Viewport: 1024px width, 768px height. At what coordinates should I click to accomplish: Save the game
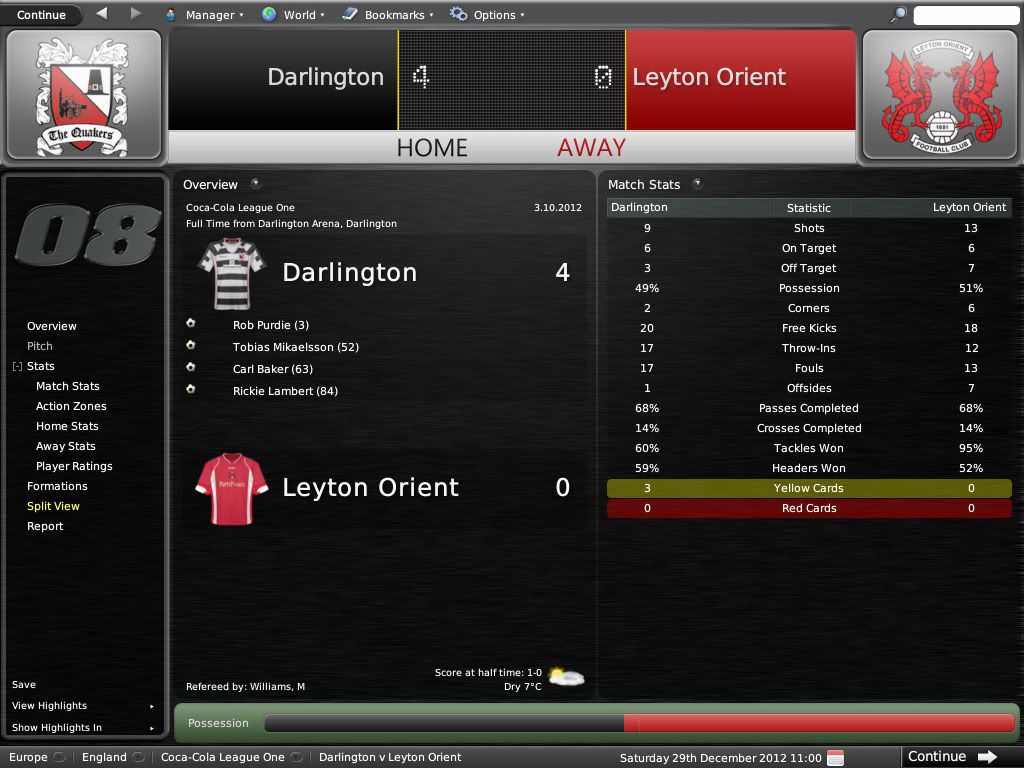(x=24, y=685)
